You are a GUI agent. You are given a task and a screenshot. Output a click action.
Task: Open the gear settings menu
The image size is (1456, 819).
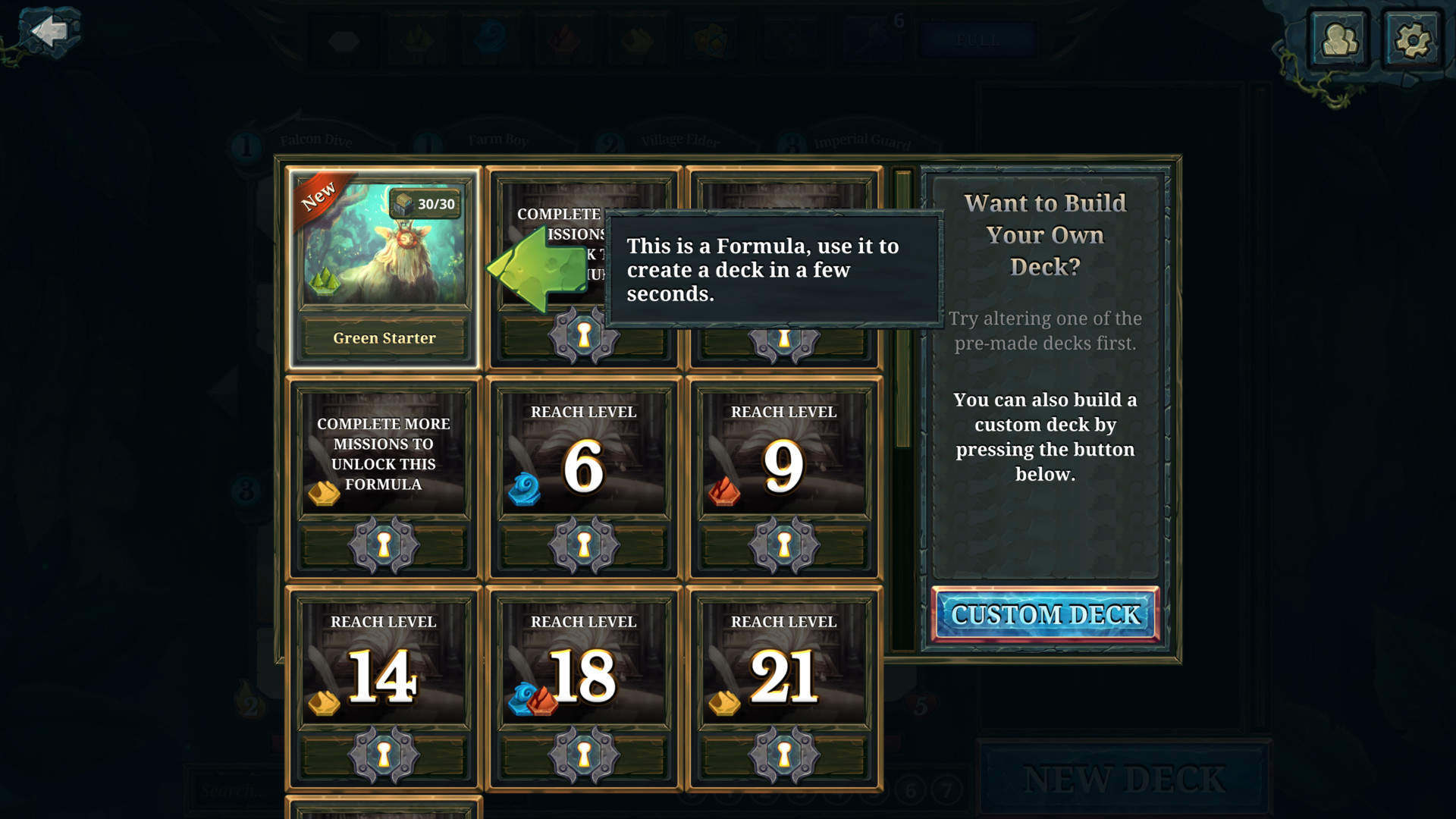[x=1412, y=39]
